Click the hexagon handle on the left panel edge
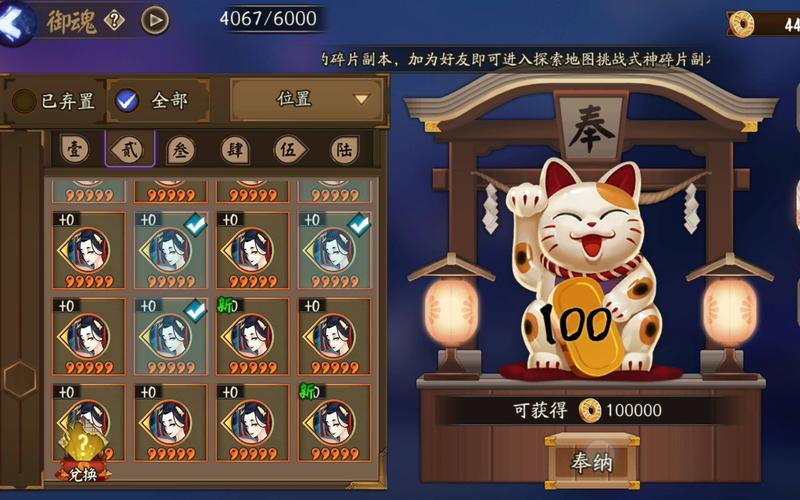Viewport: 800px width, 500px height. point(19,379)
